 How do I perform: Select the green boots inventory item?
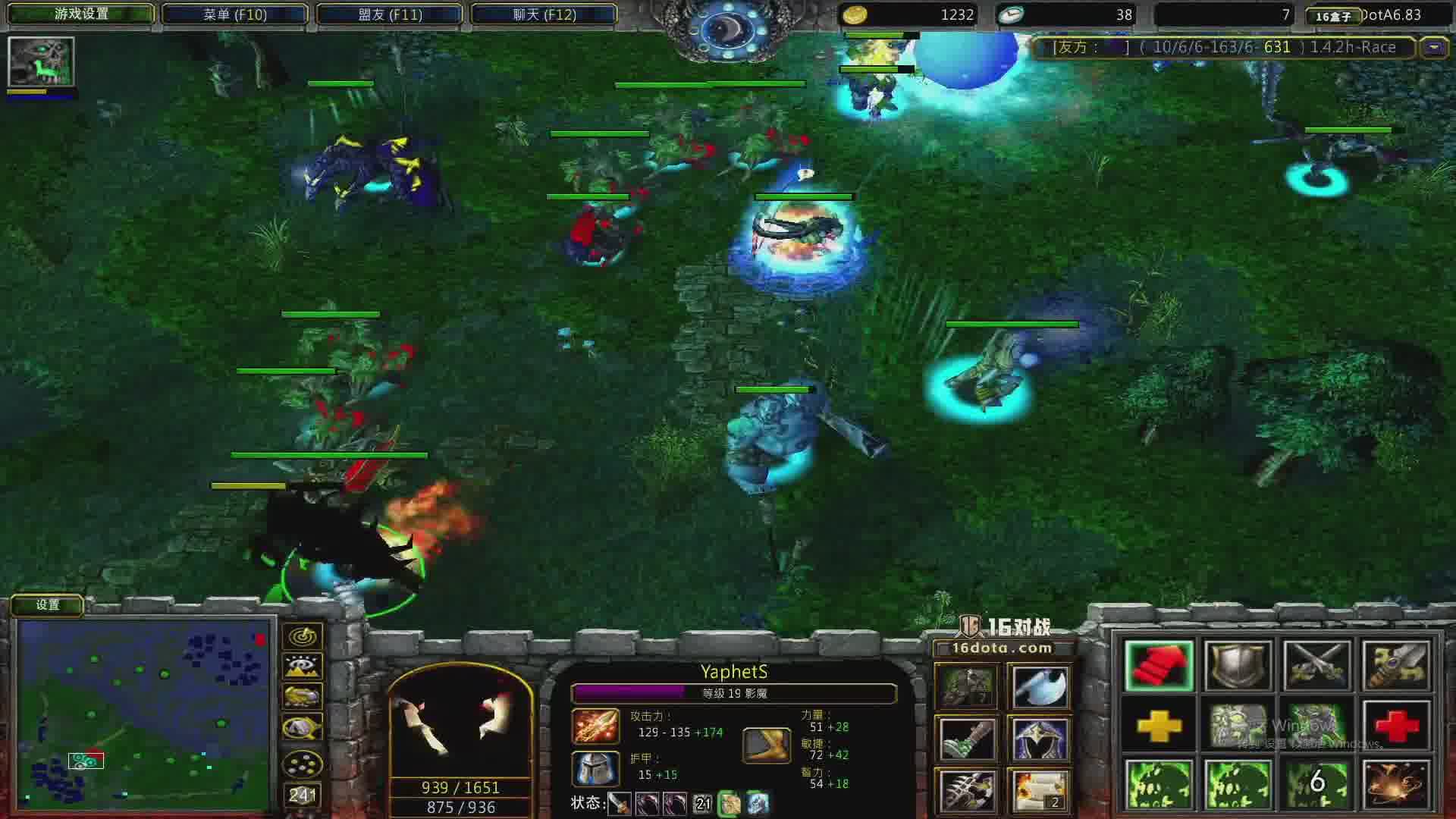pos(967,738)
